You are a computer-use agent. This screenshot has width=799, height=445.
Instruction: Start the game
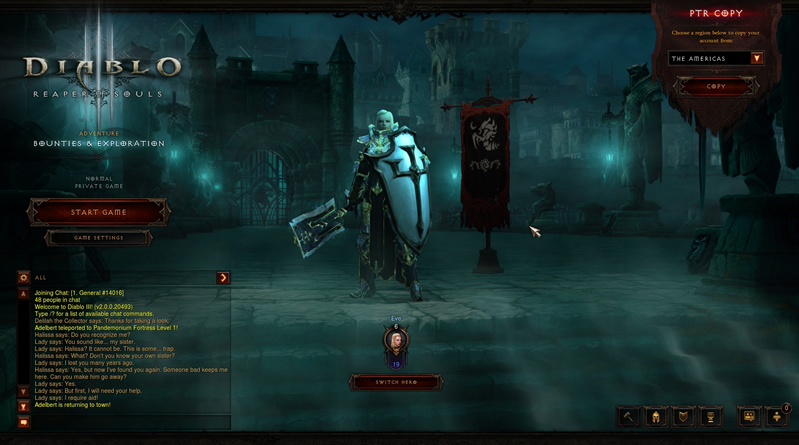(x=98, y=212)
